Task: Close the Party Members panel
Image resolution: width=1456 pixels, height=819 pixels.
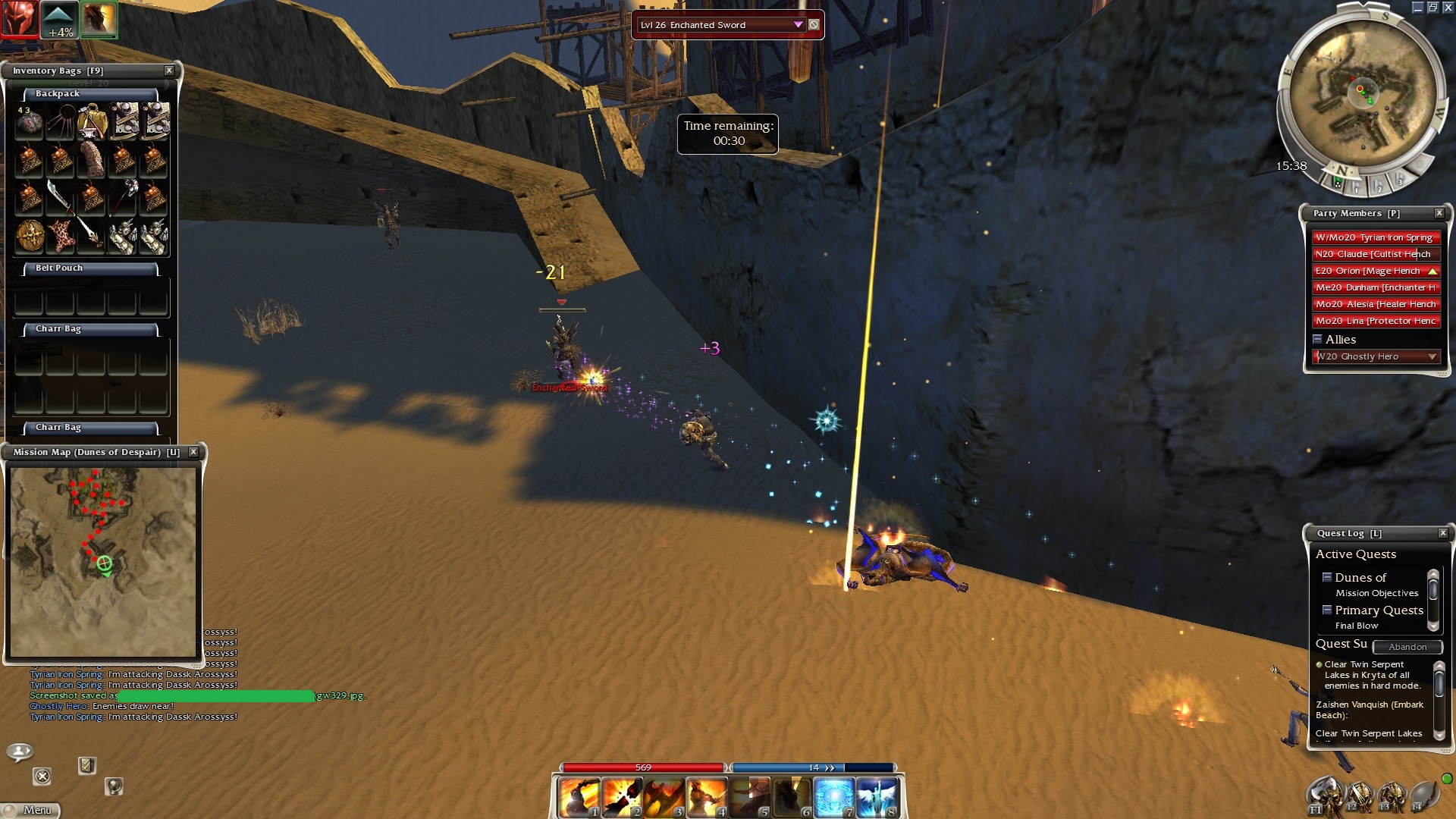Action: pyautogui.click(x=1439, y=213)
